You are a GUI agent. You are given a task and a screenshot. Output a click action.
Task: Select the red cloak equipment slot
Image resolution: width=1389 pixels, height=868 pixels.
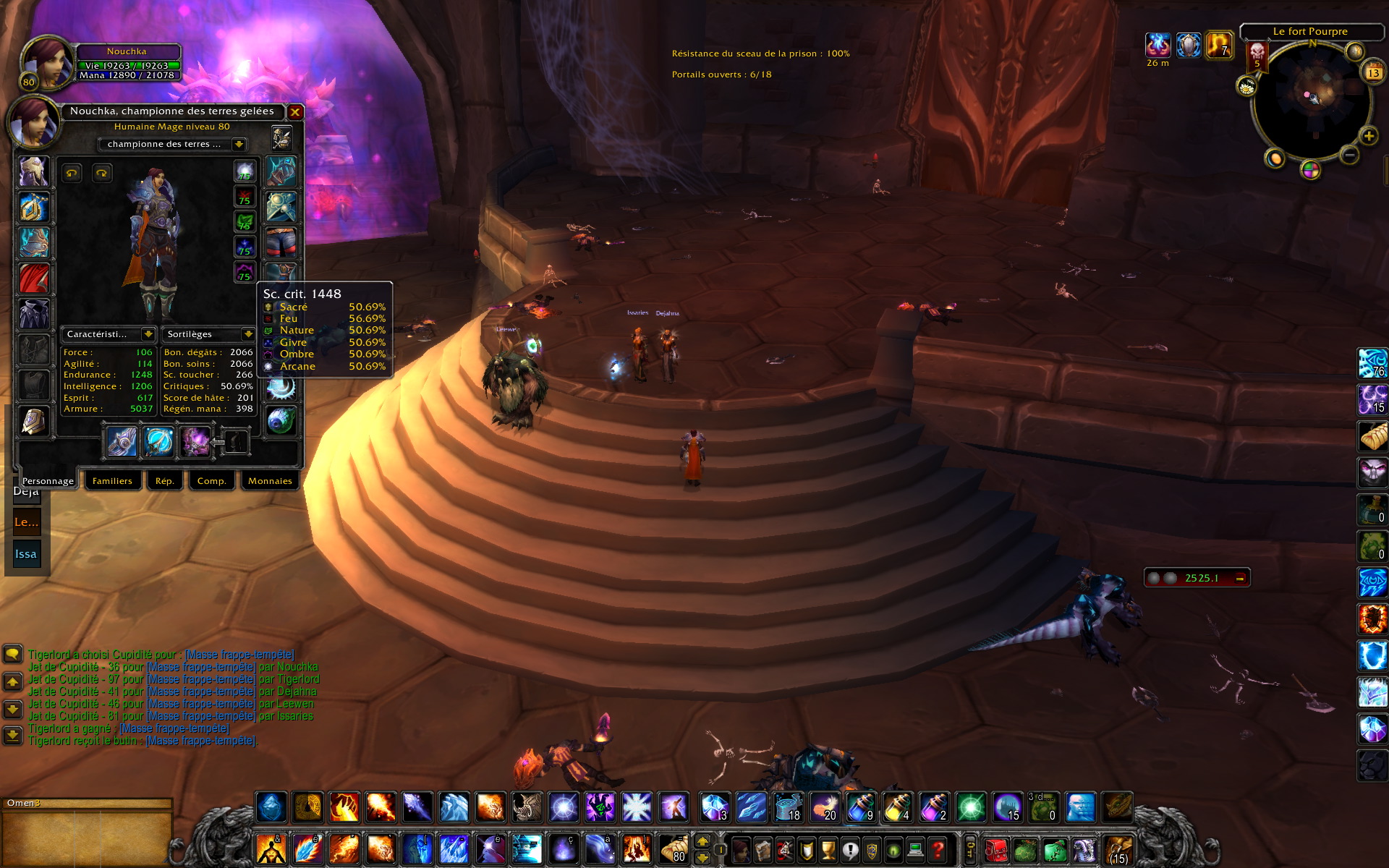click(x=34, y=278)
